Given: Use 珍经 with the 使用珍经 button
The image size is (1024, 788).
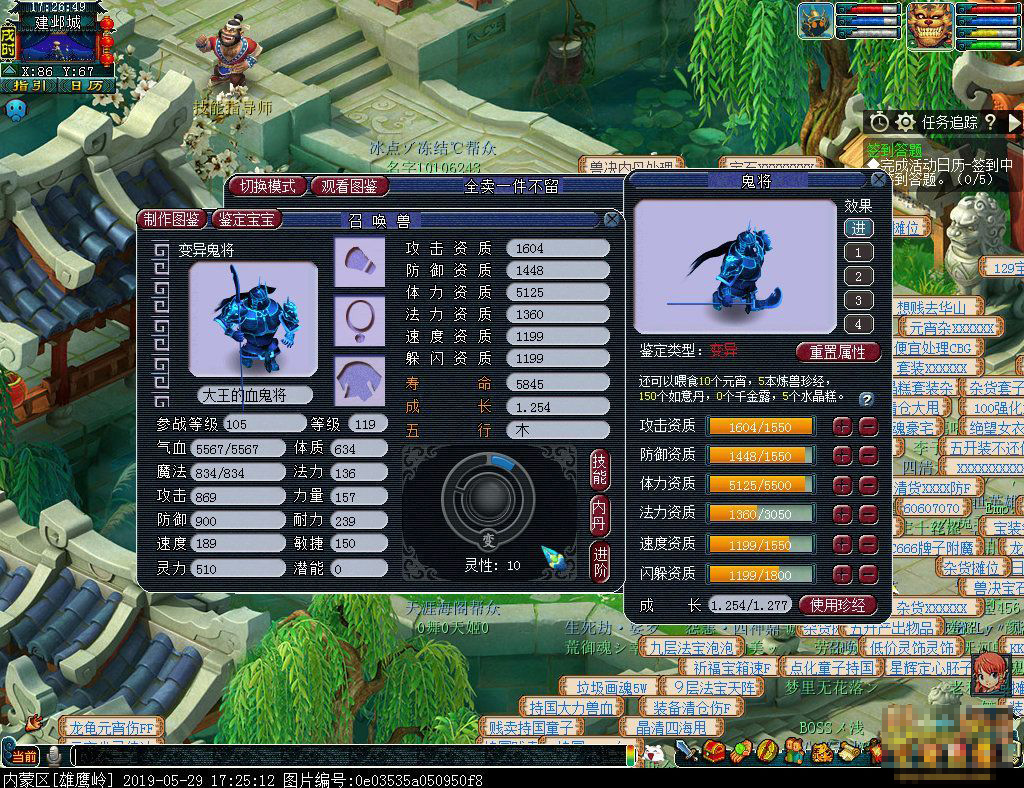Looking at the screenshot, I should tap(838, 605).
